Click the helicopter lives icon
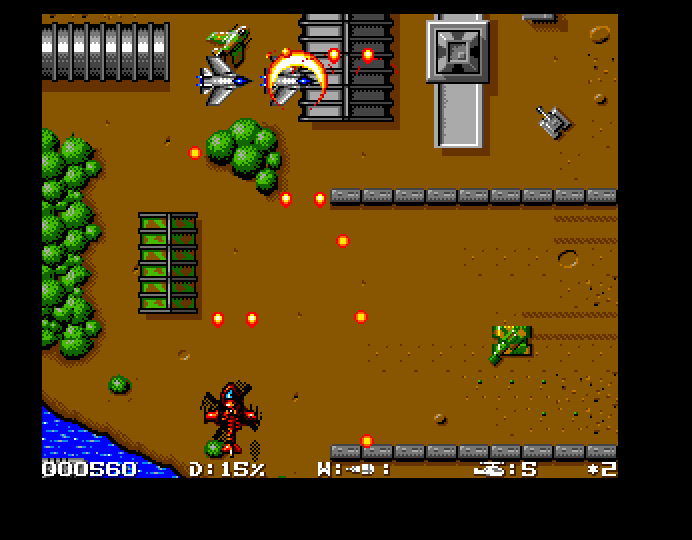Screen dimensions: 692x540 point(490,467)
